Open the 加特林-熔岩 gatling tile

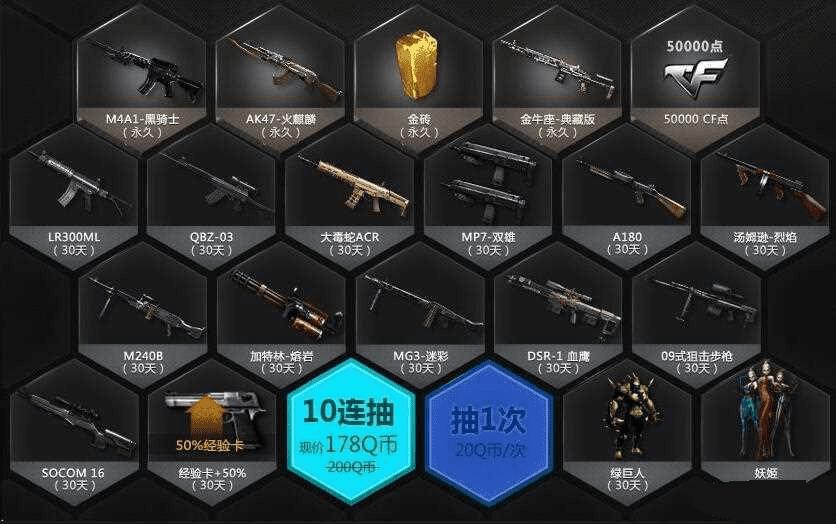click(279, 312)
